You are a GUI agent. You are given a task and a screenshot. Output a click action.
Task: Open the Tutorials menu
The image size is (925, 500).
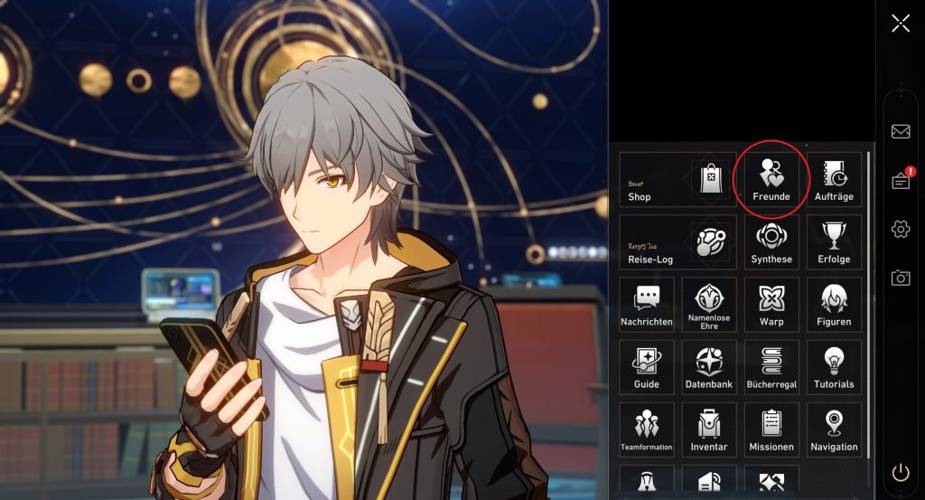coord(834,367)
